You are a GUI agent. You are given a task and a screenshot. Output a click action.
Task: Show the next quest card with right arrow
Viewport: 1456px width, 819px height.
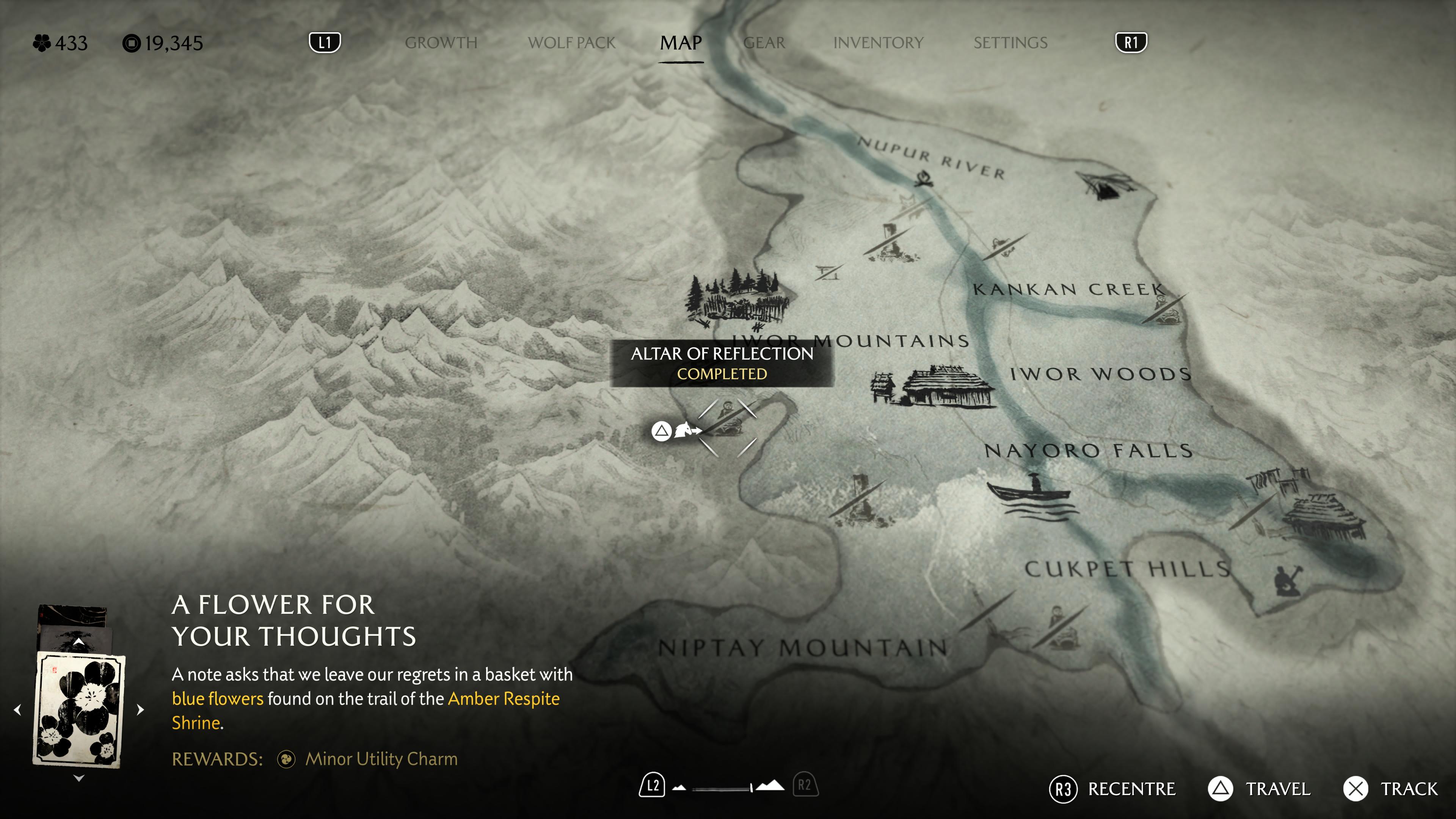tap(141, 709)
